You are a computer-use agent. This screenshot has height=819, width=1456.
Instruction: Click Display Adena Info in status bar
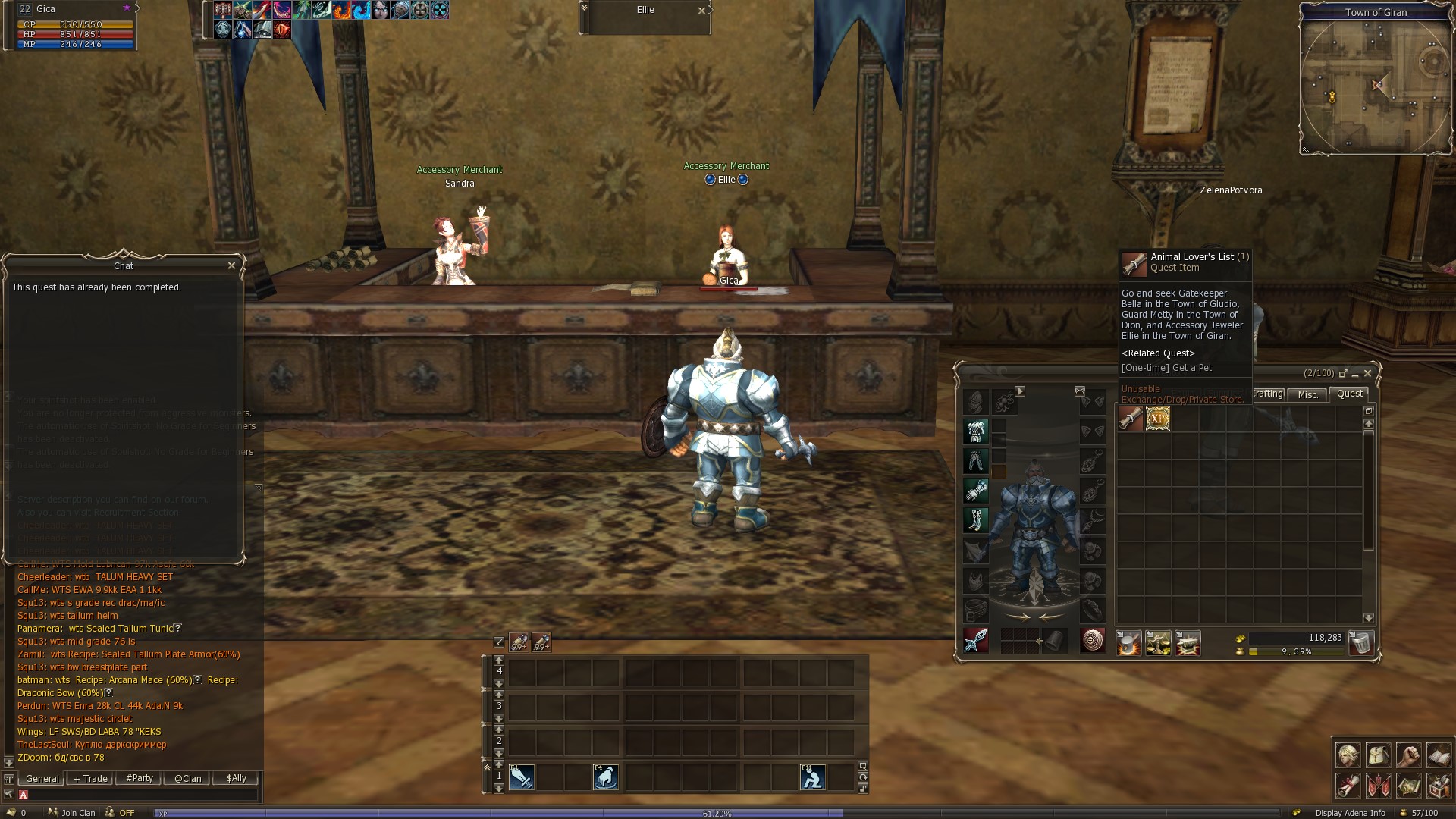coord(1350,813)
